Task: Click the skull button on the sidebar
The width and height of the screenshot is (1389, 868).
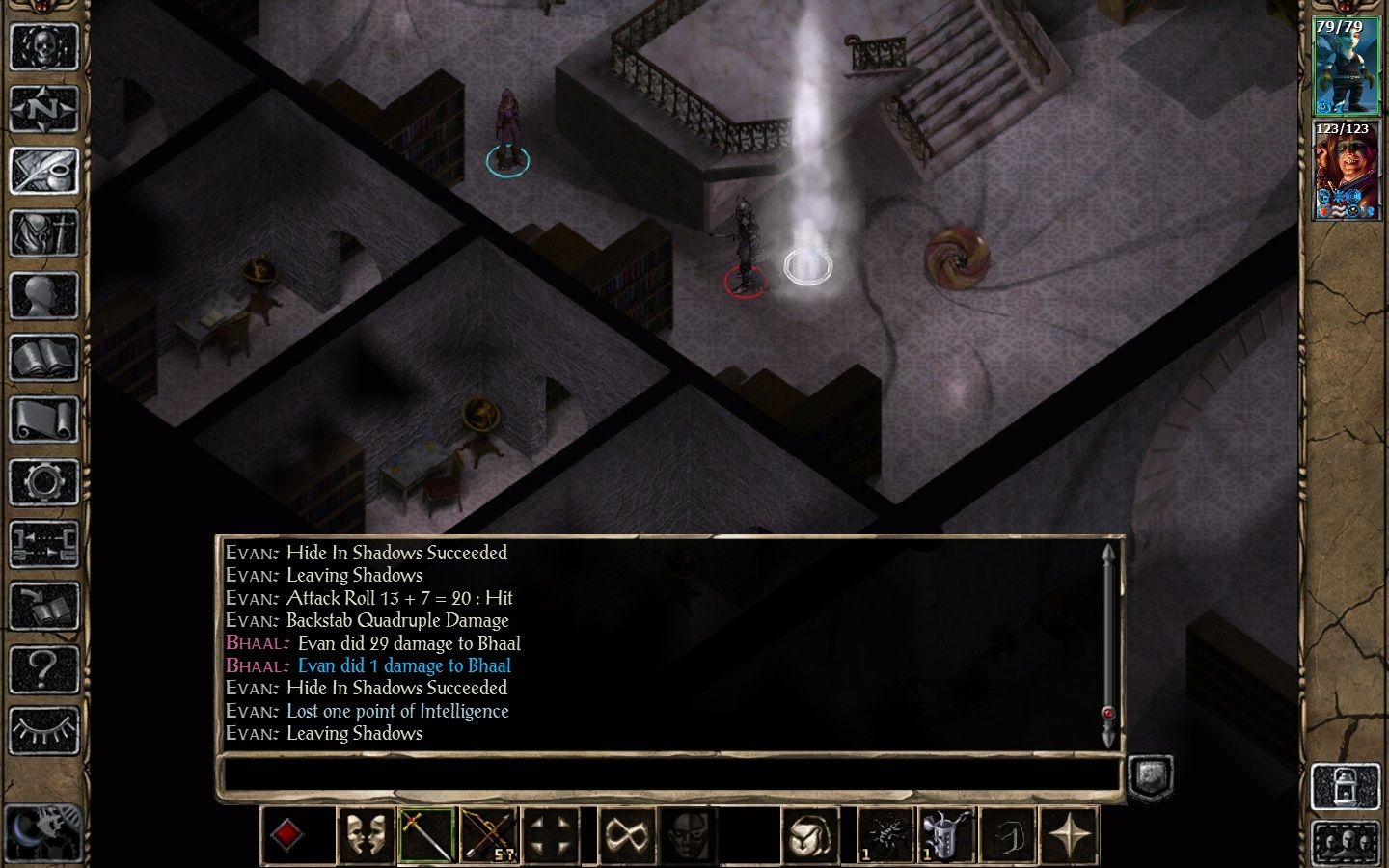Action: pyautogui.click(x=43, y=45)
